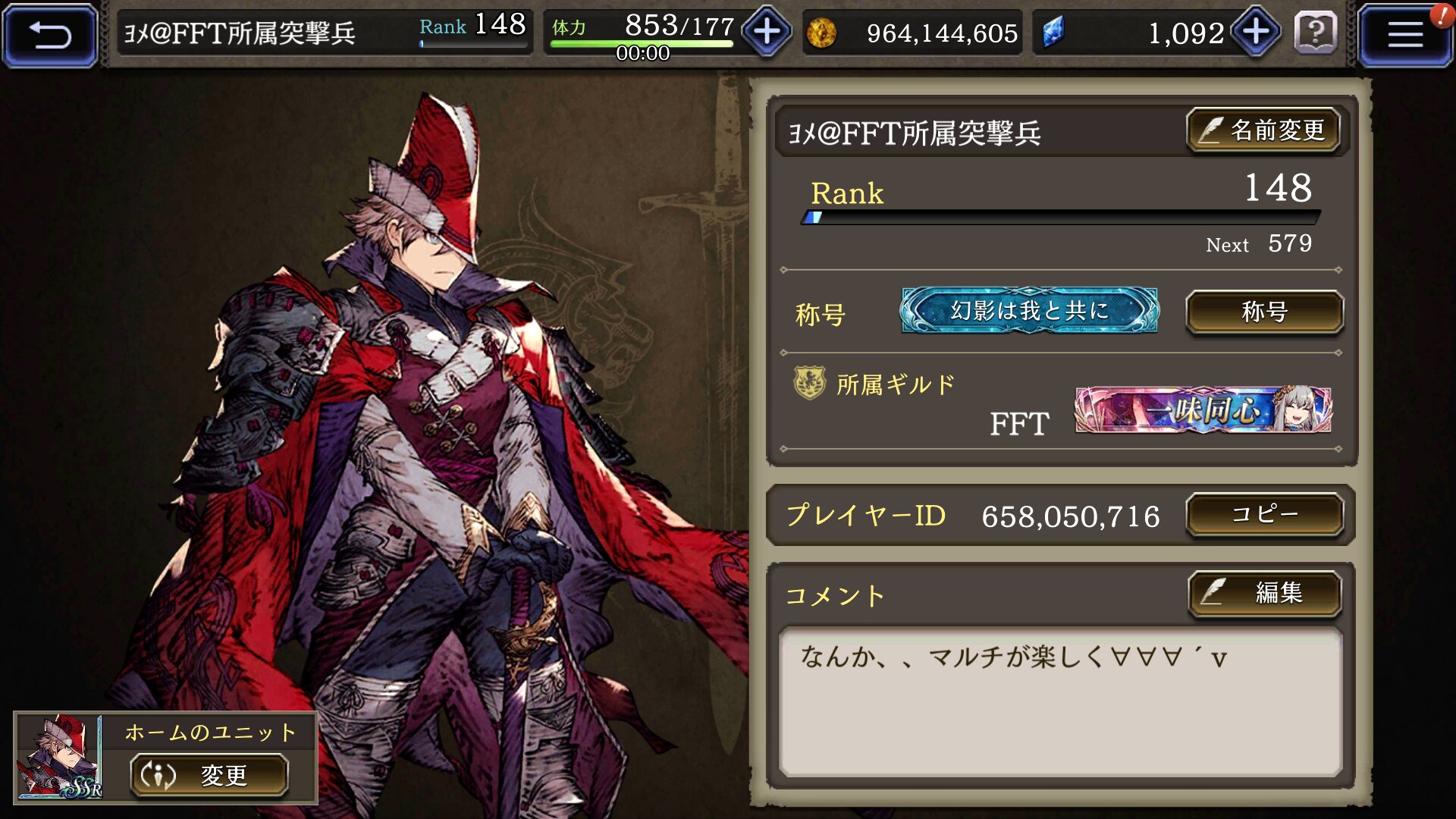This screenshot has width=1456, height=819.
Task: Edit the comment with 編集 button
Action: (1264, 592)
